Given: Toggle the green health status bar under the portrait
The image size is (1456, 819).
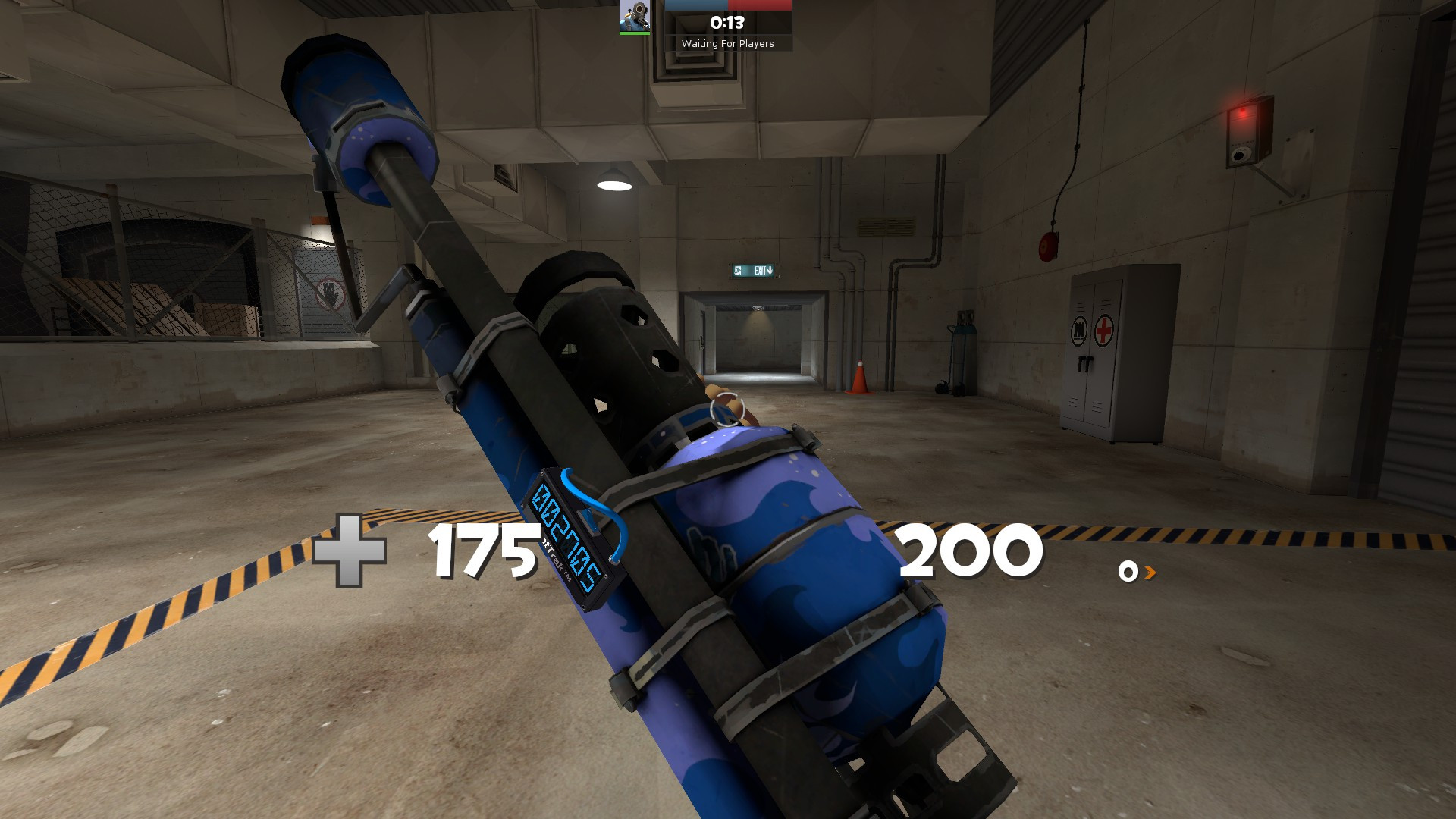Looking at the screenshot, I should [x=634, y=33].
